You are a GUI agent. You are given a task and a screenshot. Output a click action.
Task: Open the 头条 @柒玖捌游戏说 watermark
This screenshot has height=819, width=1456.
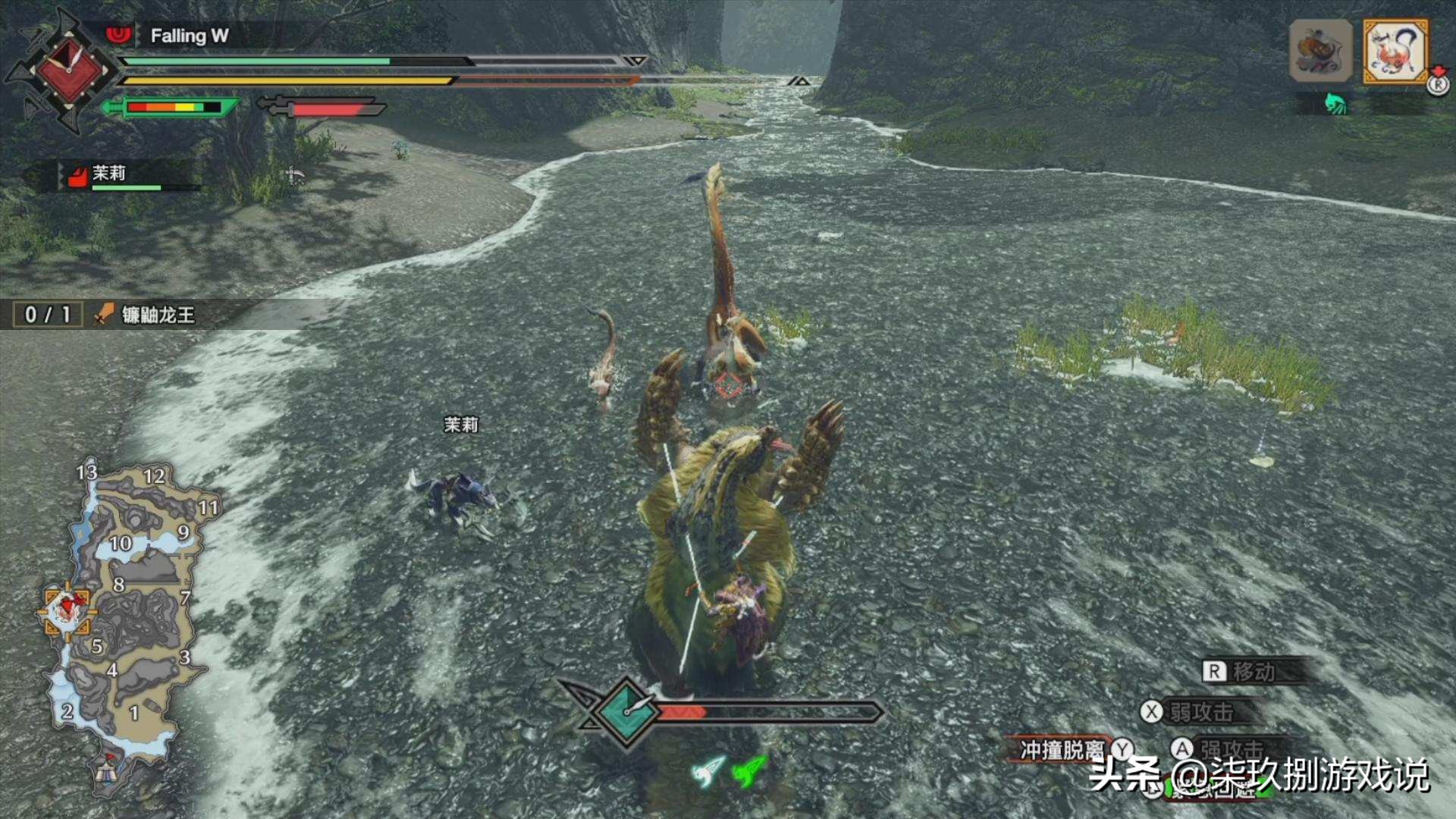click(1259, 775)
